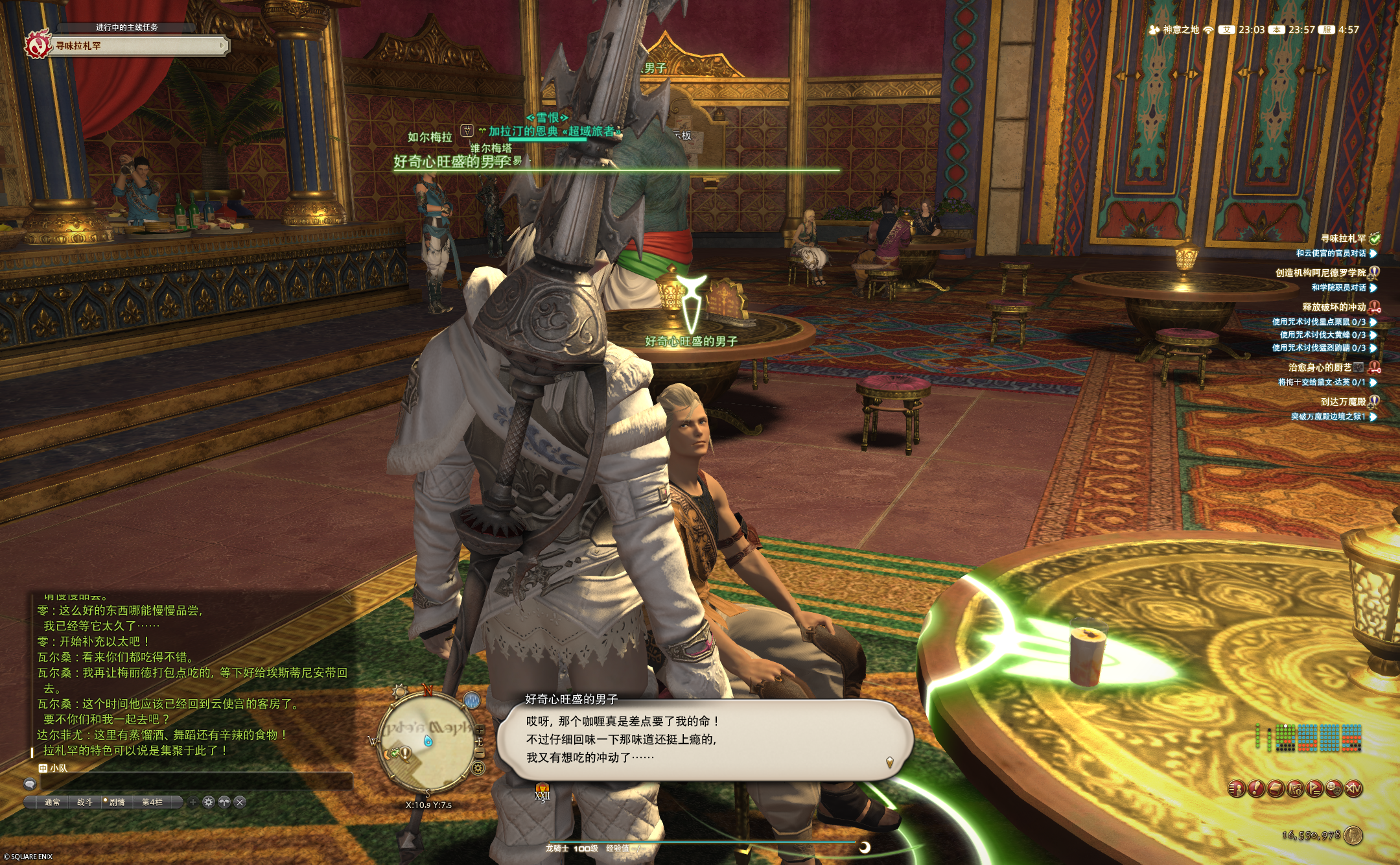Open chat log gear settings

pos(209,802)
